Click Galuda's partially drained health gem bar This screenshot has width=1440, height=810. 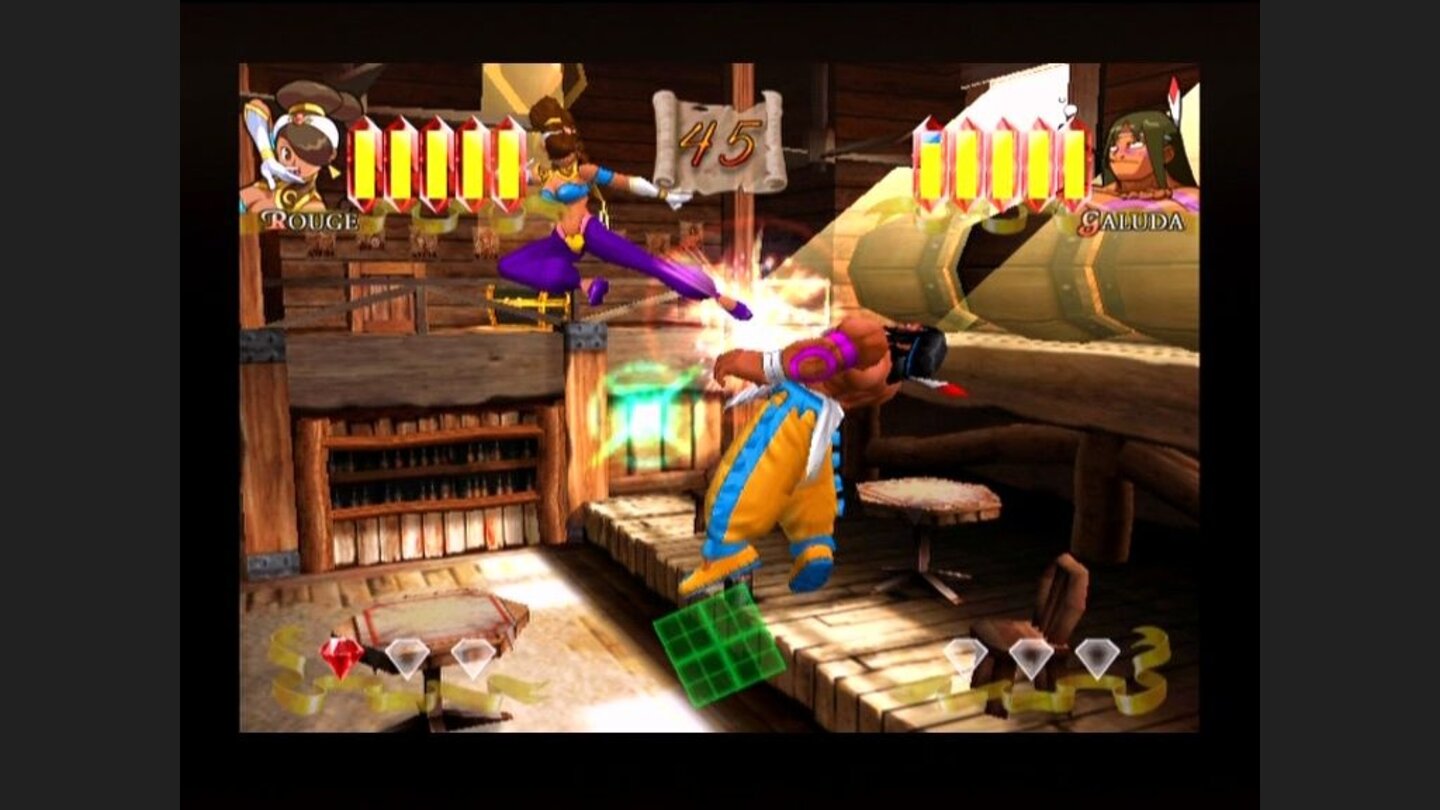pyautogui.click(x=931, y=160)
